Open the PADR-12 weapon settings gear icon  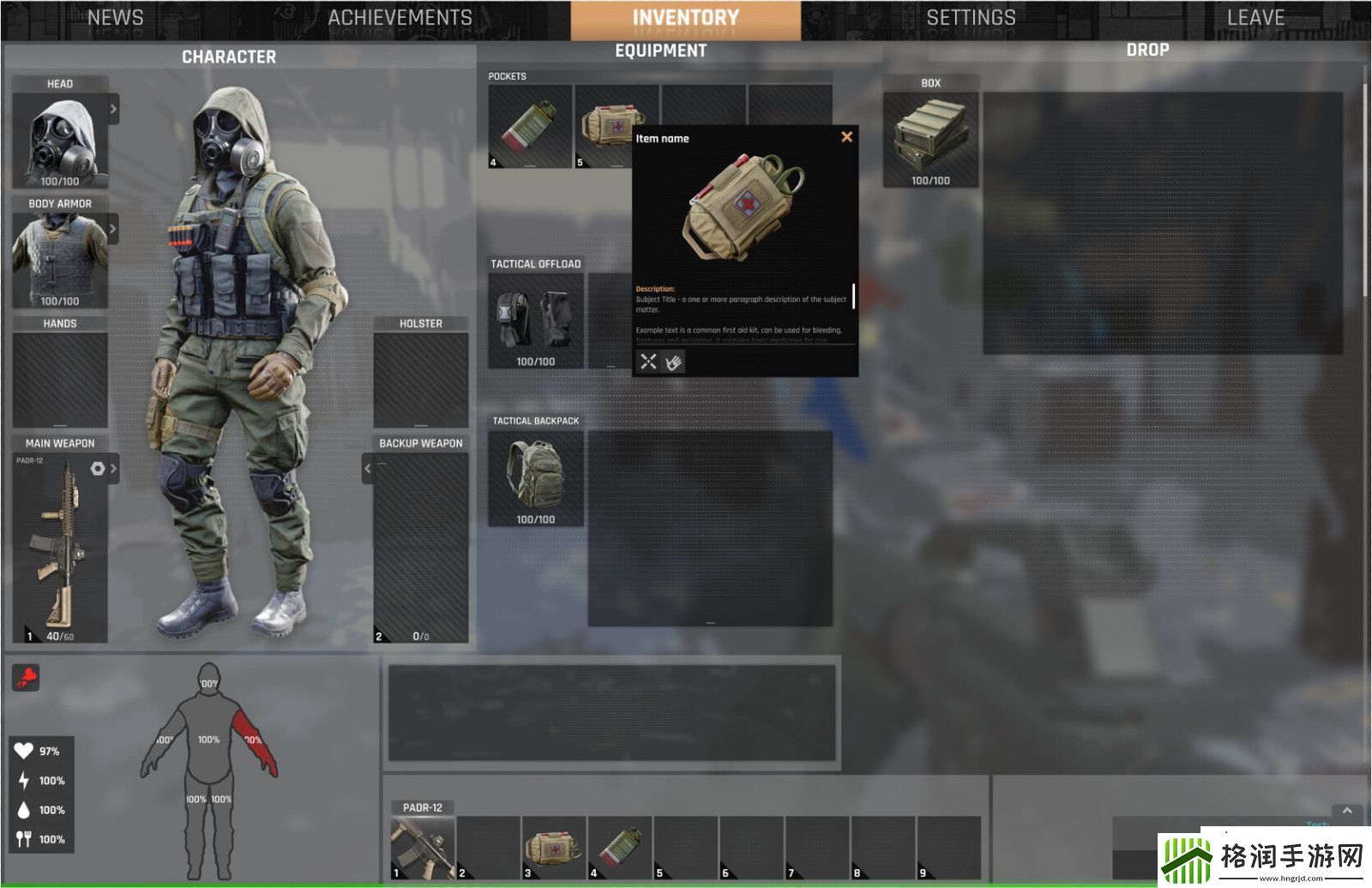97,468
